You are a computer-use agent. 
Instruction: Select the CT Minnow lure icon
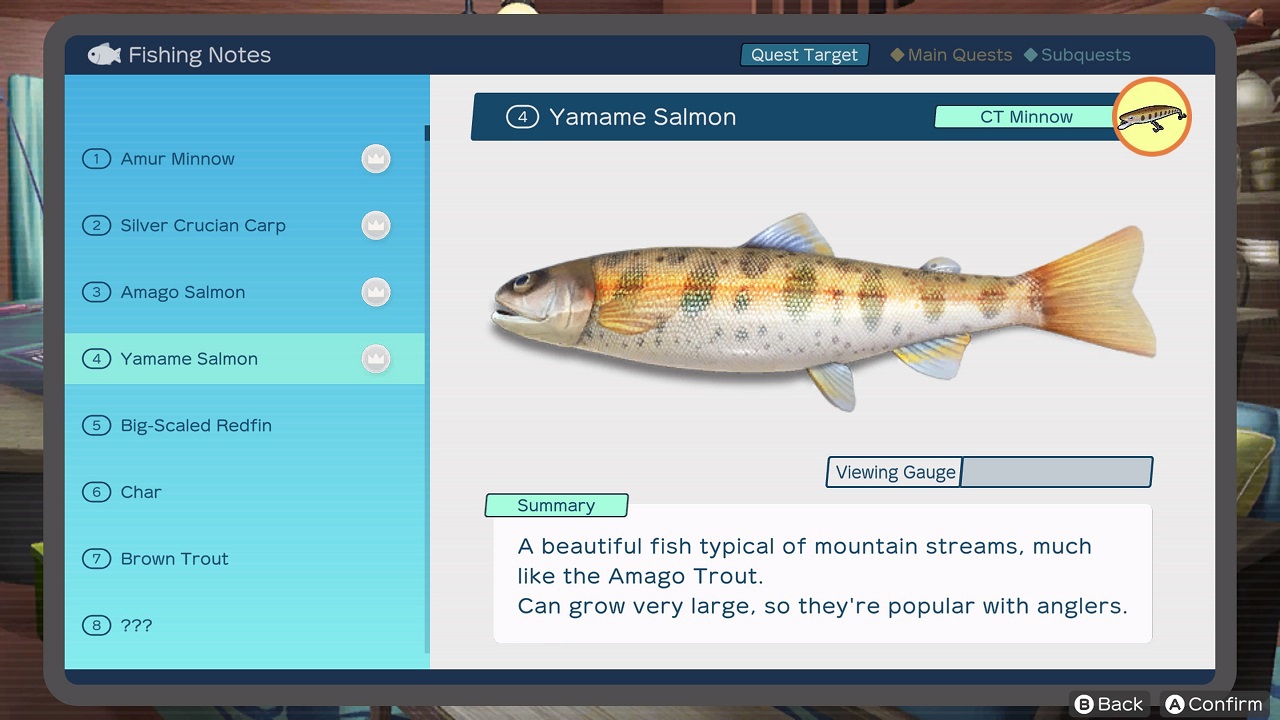pos(1152,117)
